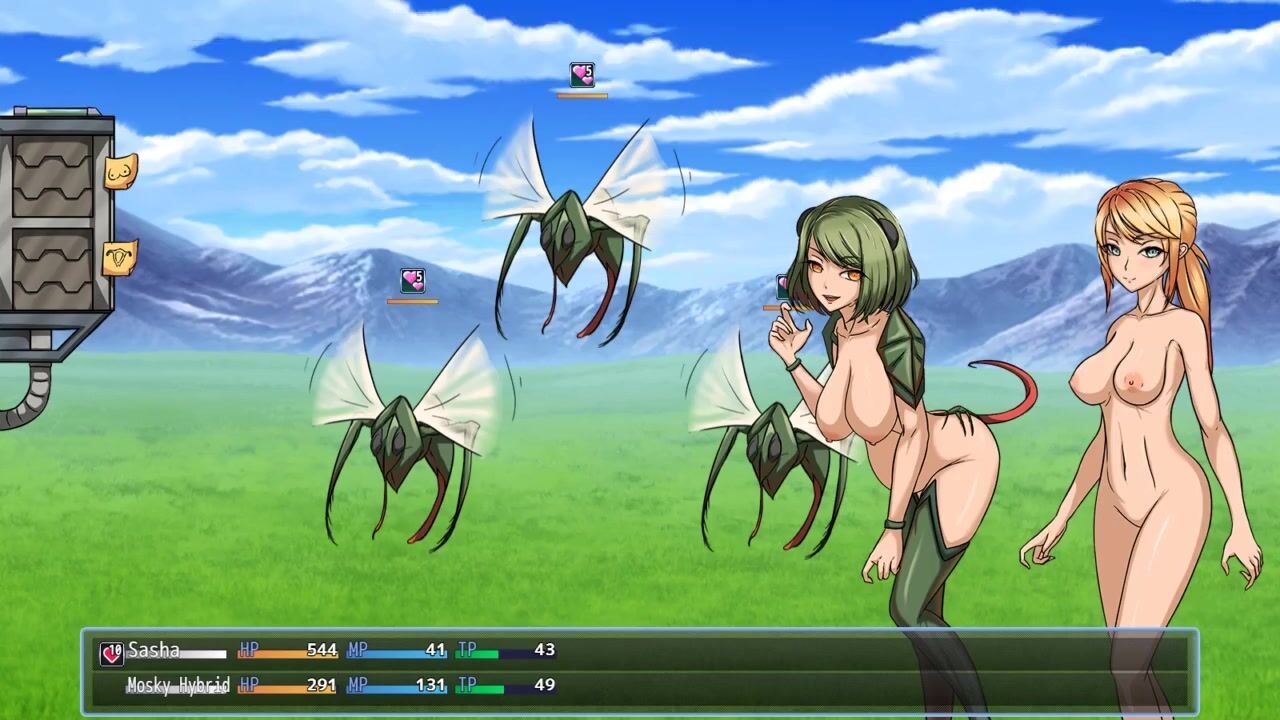The image size is (1280, 720).
Task: Select Sasha's row in the party status
Action: [x=640, y=651]
